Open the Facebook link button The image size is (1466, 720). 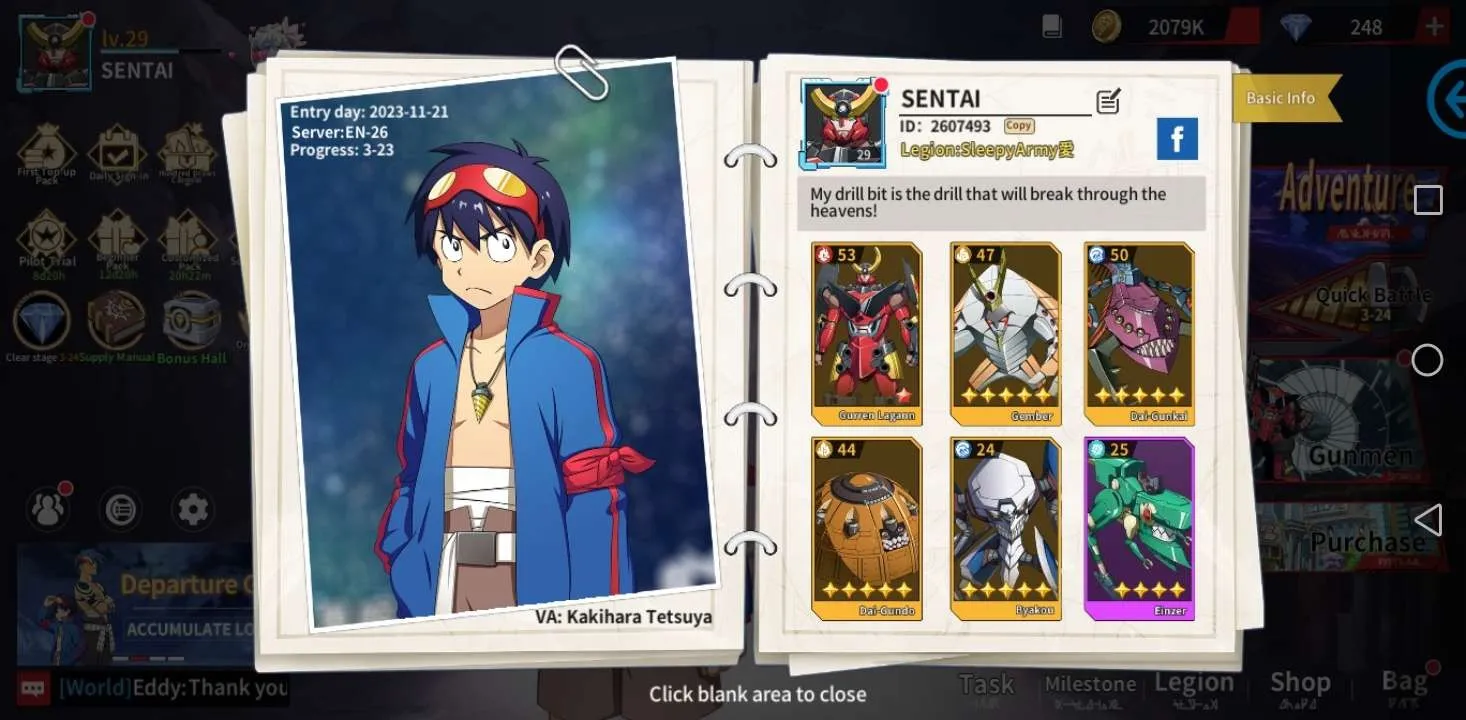click(x=1177, y=139)
